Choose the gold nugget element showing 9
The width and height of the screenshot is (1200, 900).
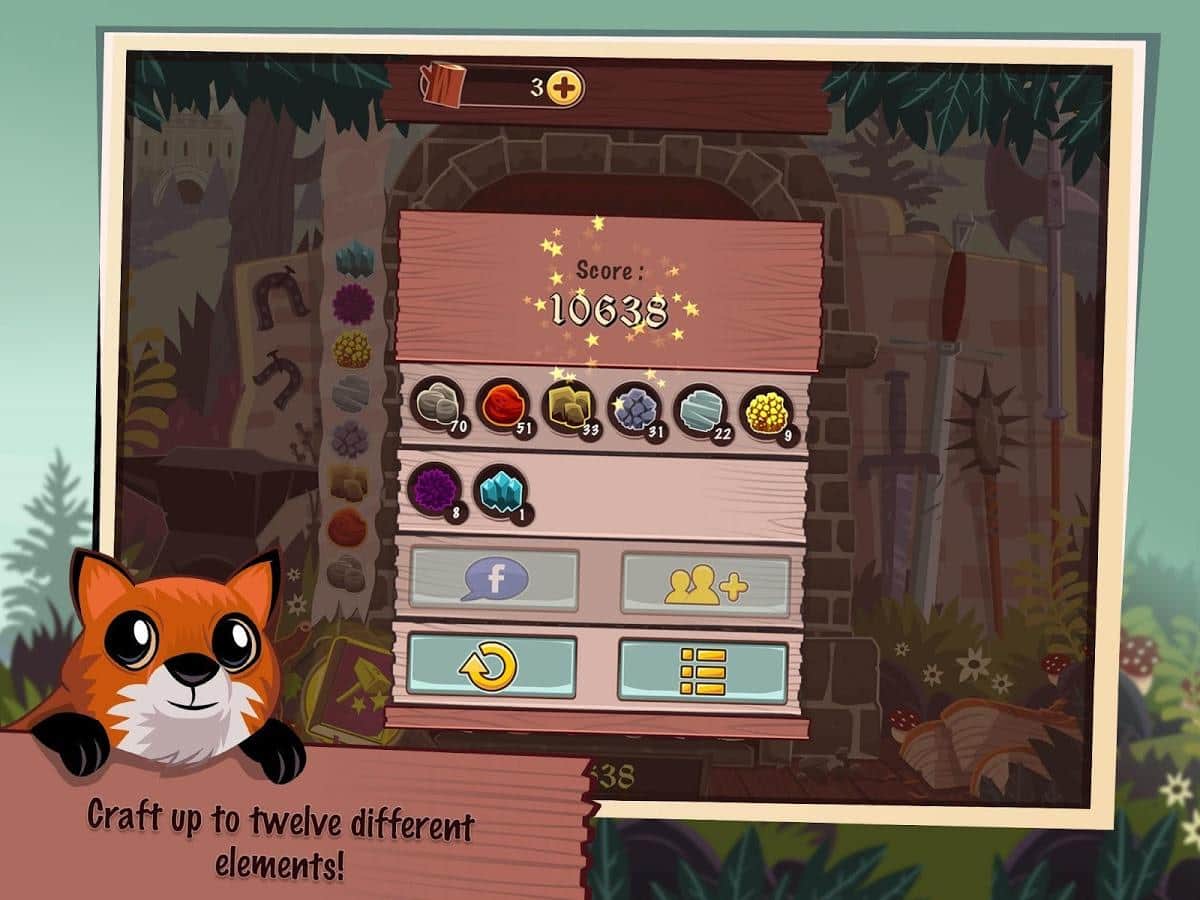click(x=767, y=412)
